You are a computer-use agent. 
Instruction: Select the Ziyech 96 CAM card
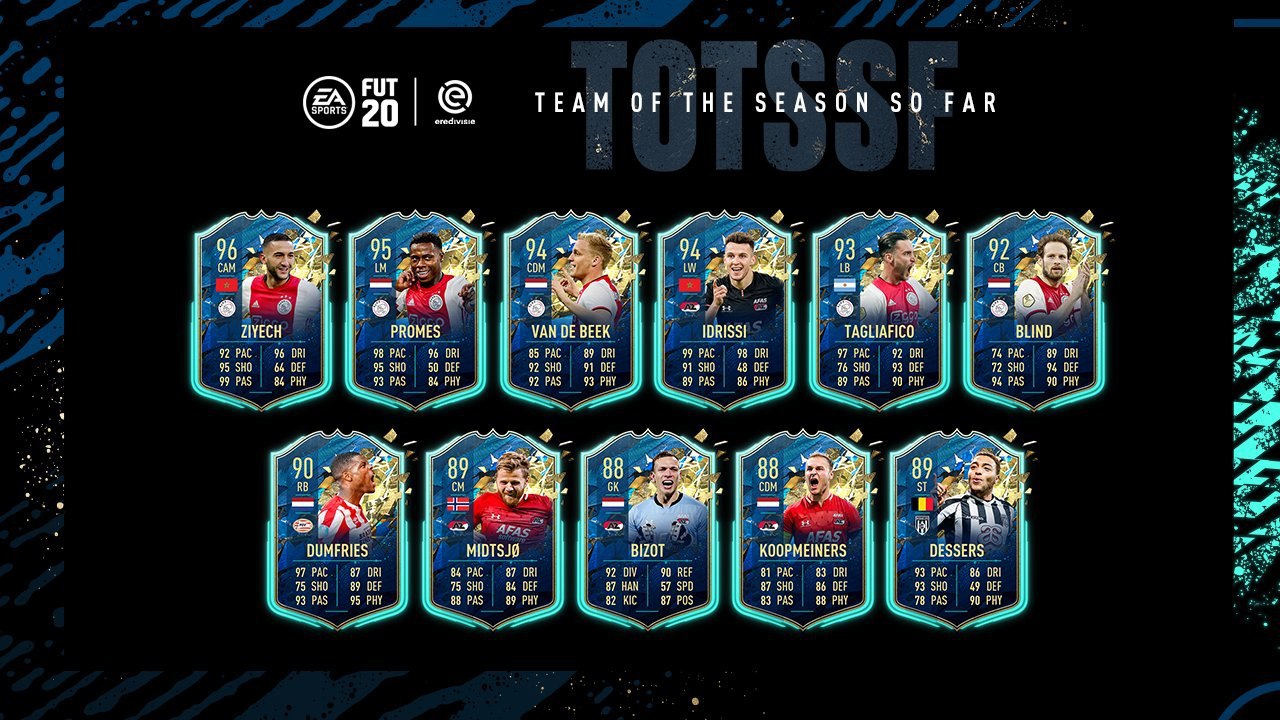point(261,310)
